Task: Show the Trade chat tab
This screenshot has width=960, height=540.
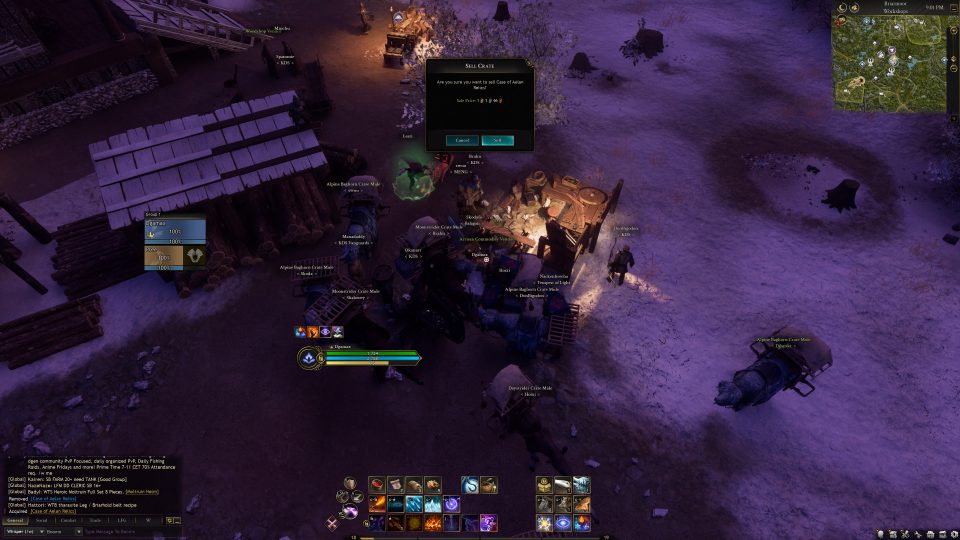Action: pyautogui.click(x=95, y=520)
